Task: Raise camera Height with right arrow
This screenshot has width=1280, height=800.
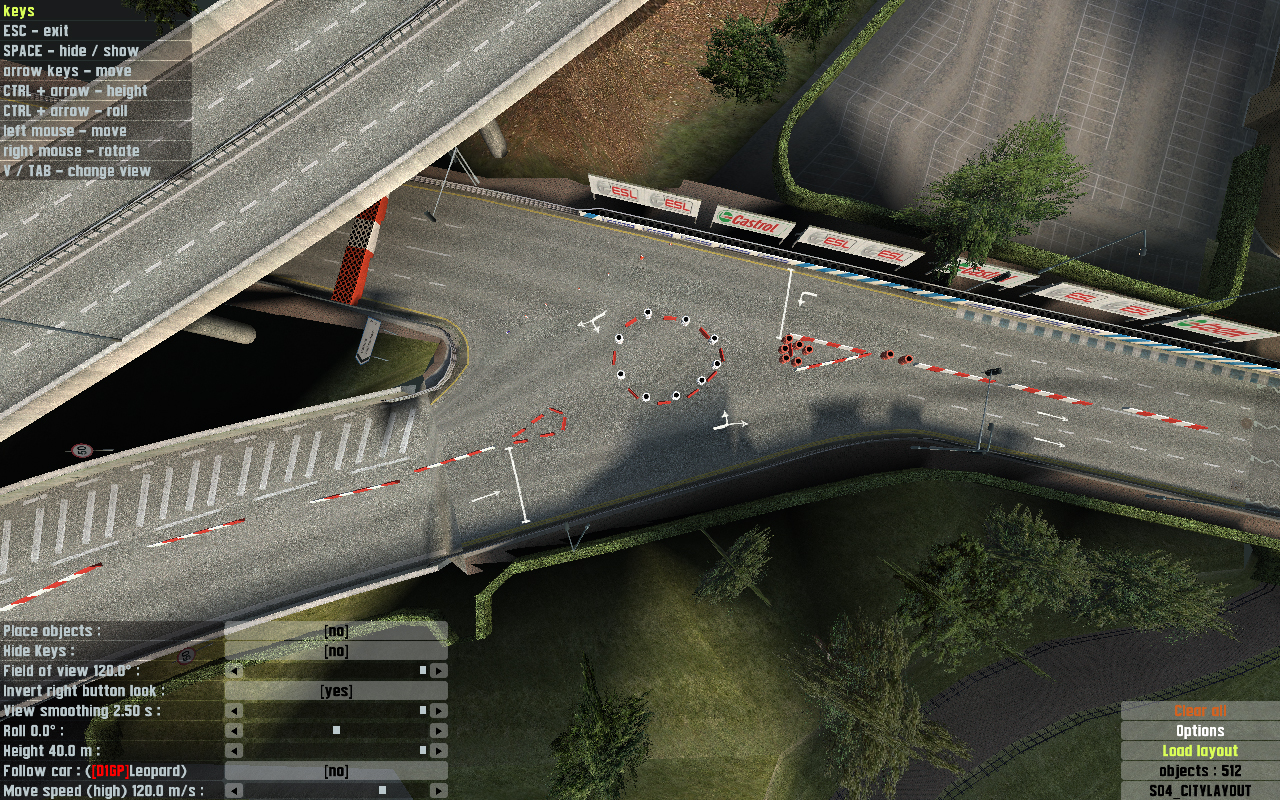Action: pos(438,751)
